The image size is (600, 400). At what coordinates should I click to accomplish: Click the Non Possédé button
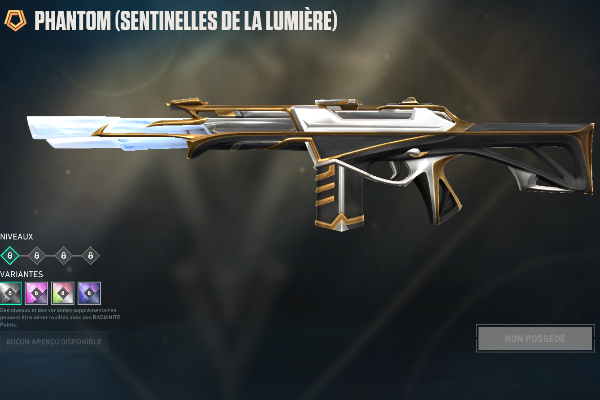535,338
